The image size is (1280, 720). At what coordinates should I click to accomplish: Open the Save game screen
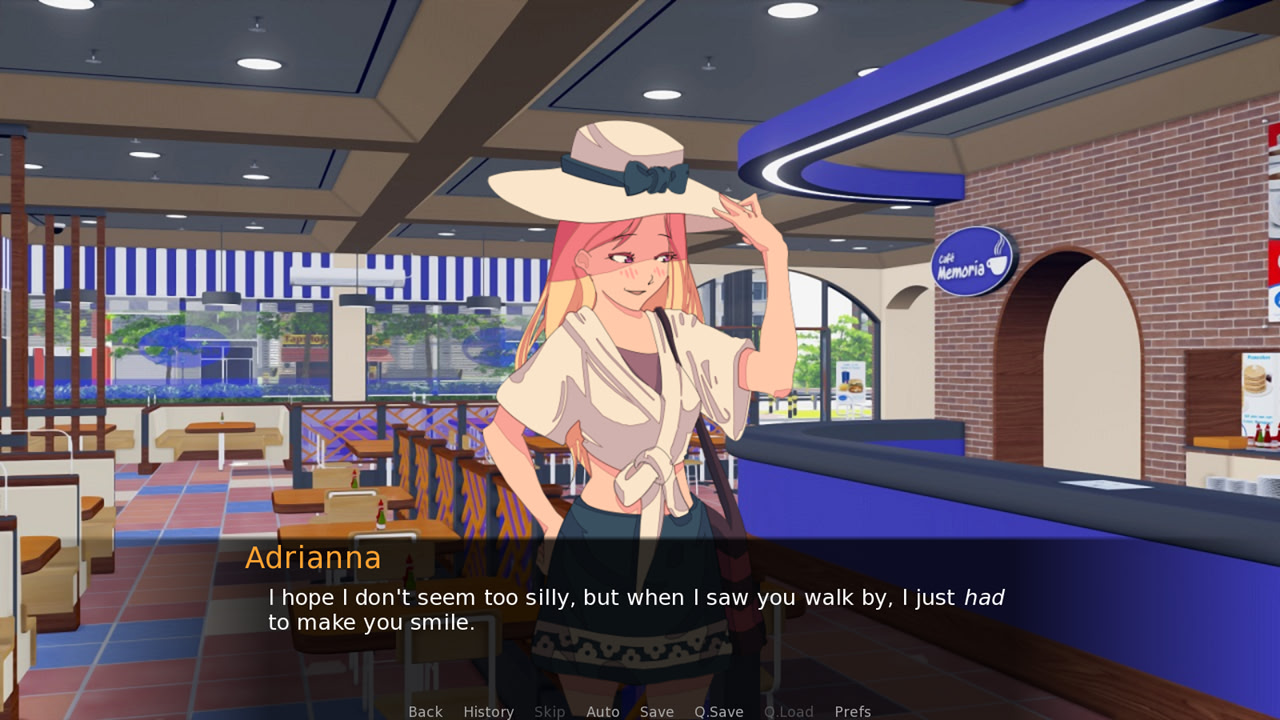pyautogui.click(x=656, y=711)
